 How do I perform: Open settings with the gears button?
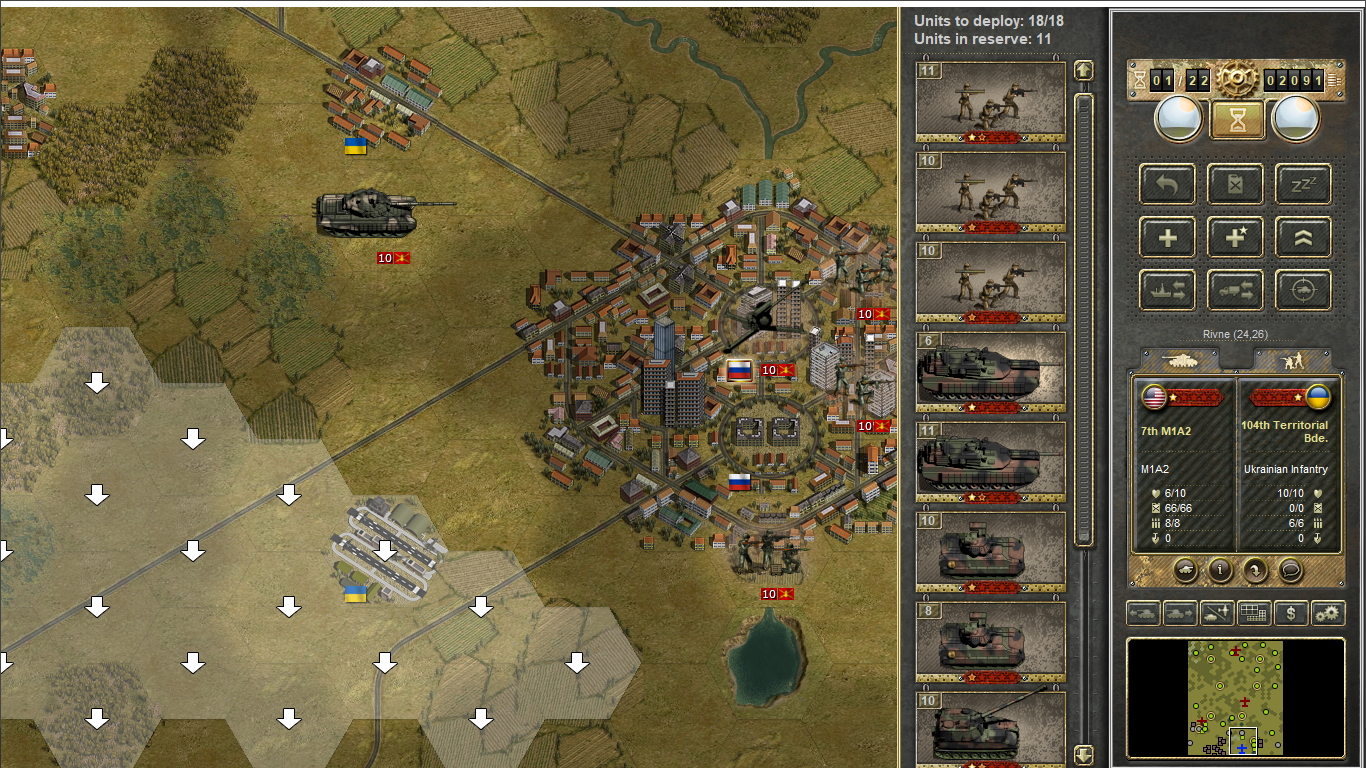pyautogui.click(x=1328, y=613)
